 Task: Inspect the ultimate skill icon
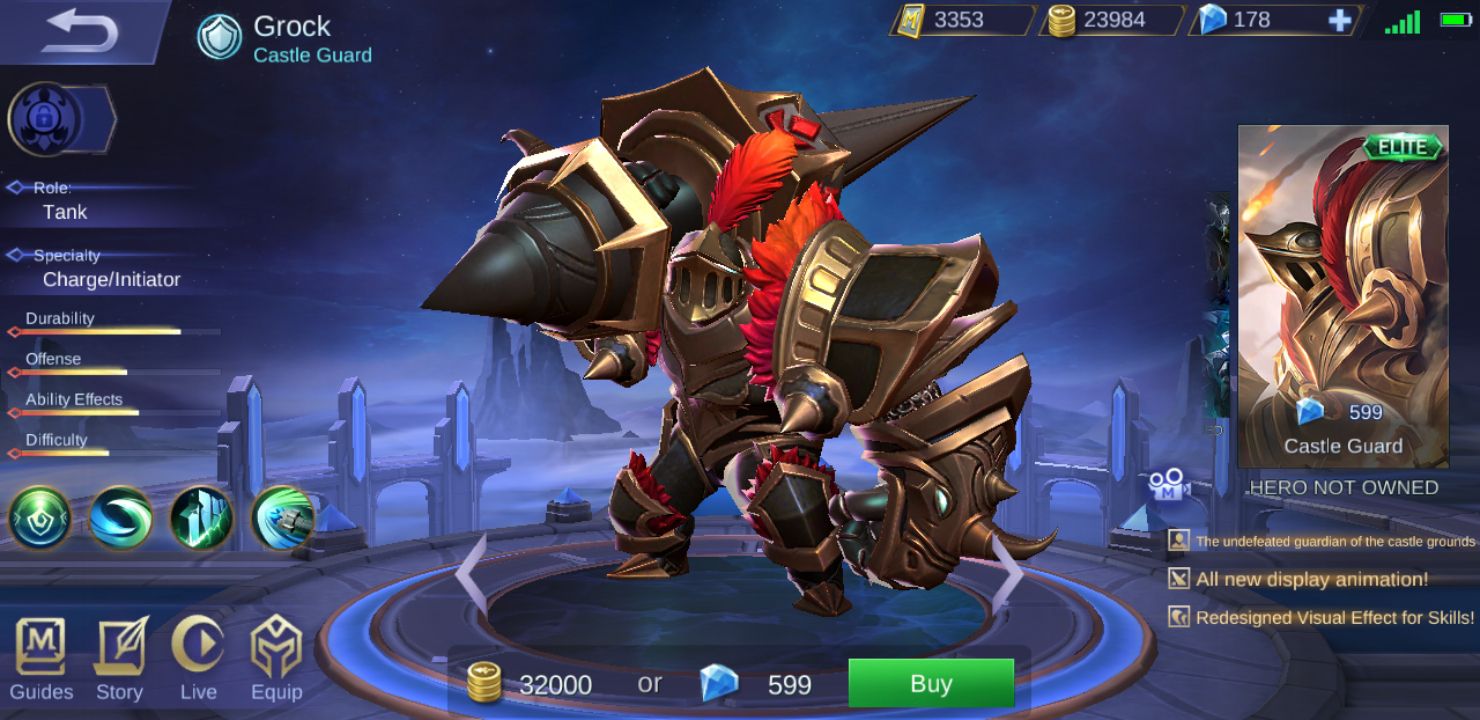(279, 519)
